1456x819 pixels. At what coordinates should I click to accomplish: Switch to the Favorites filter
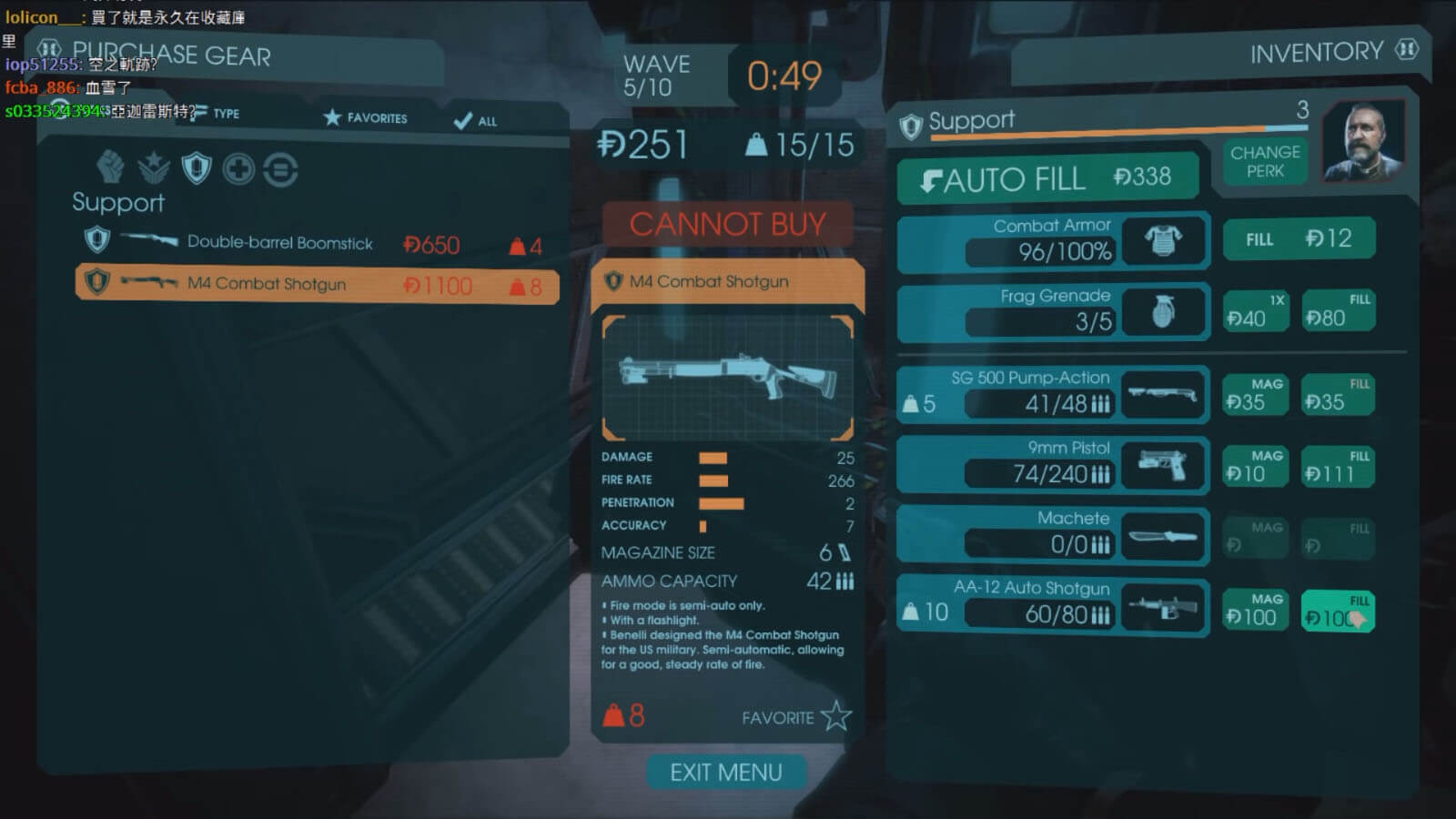click(366, 118)
